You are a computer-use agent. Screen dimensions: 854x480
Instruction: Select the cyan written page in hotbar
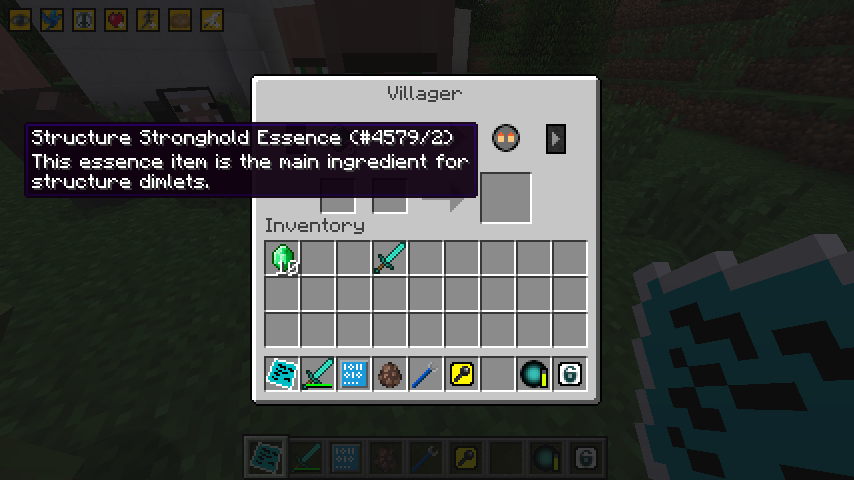(x=282, y=375)
